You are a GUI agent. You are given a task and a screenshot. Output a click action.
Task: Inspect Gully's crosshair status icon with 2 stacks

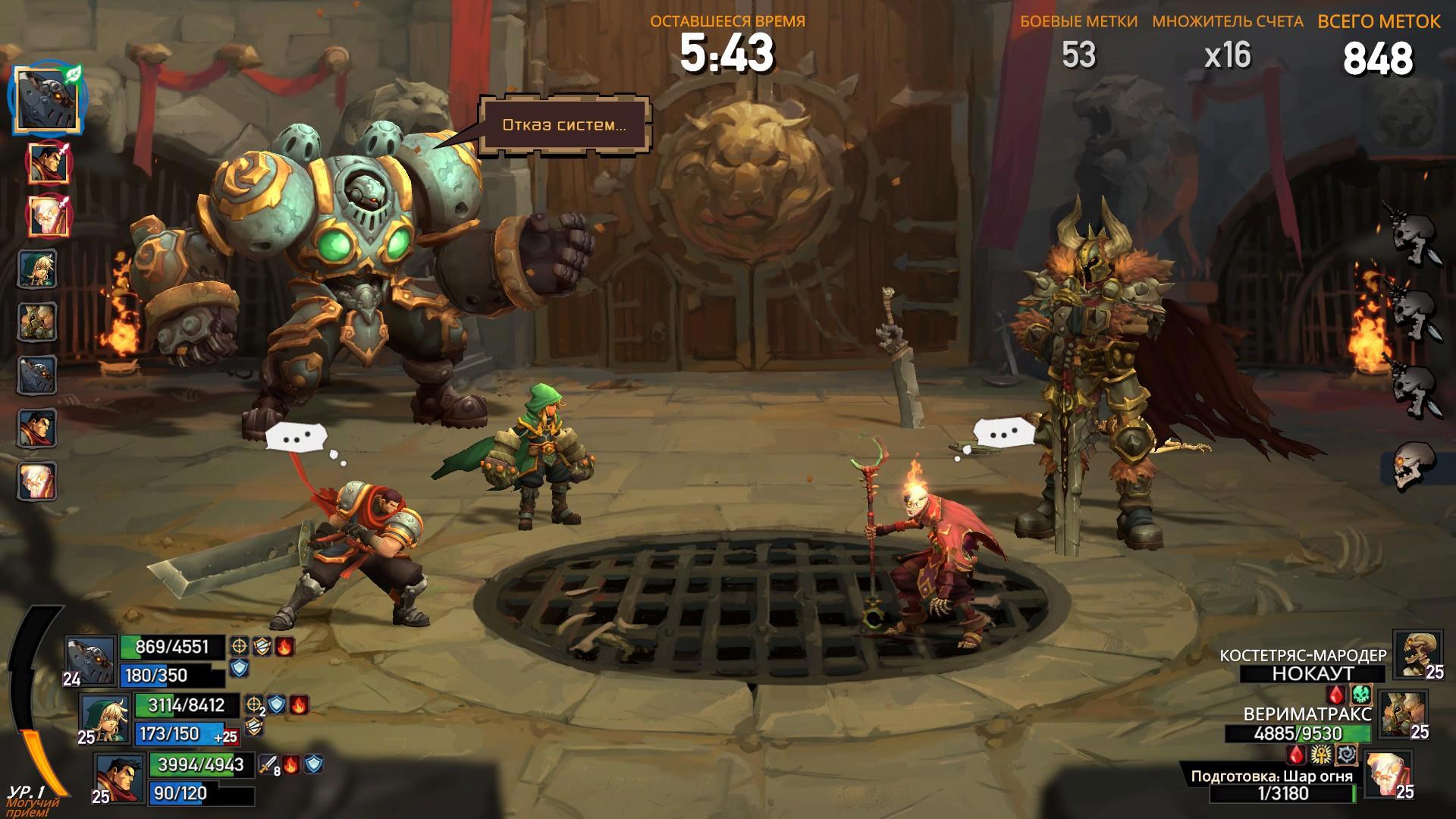click(x=254, y=704)
